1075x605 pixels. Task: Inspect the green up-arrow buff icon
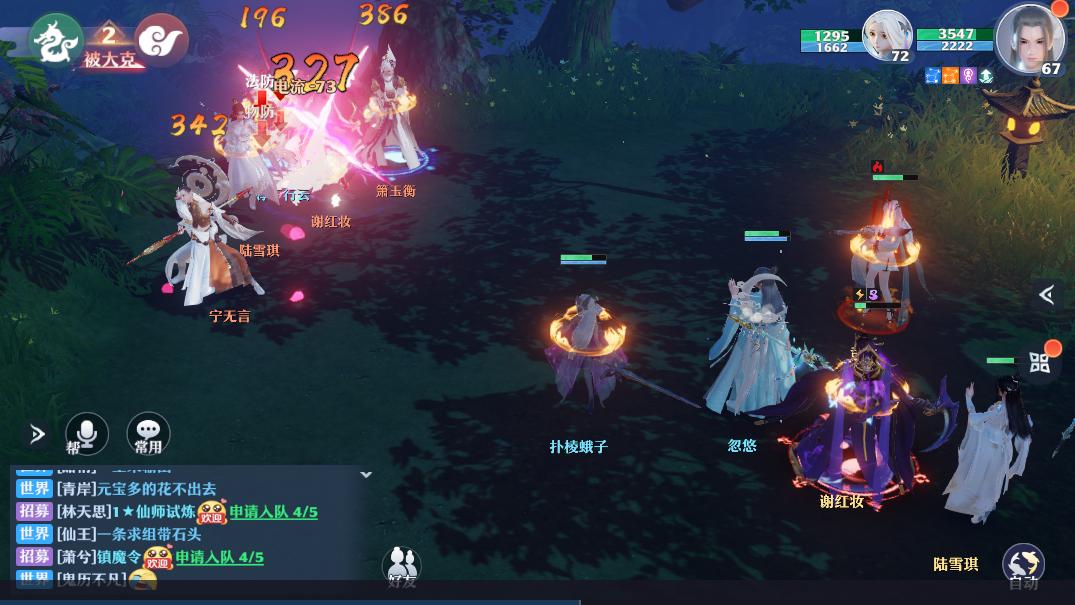click(x=986, y=76)
